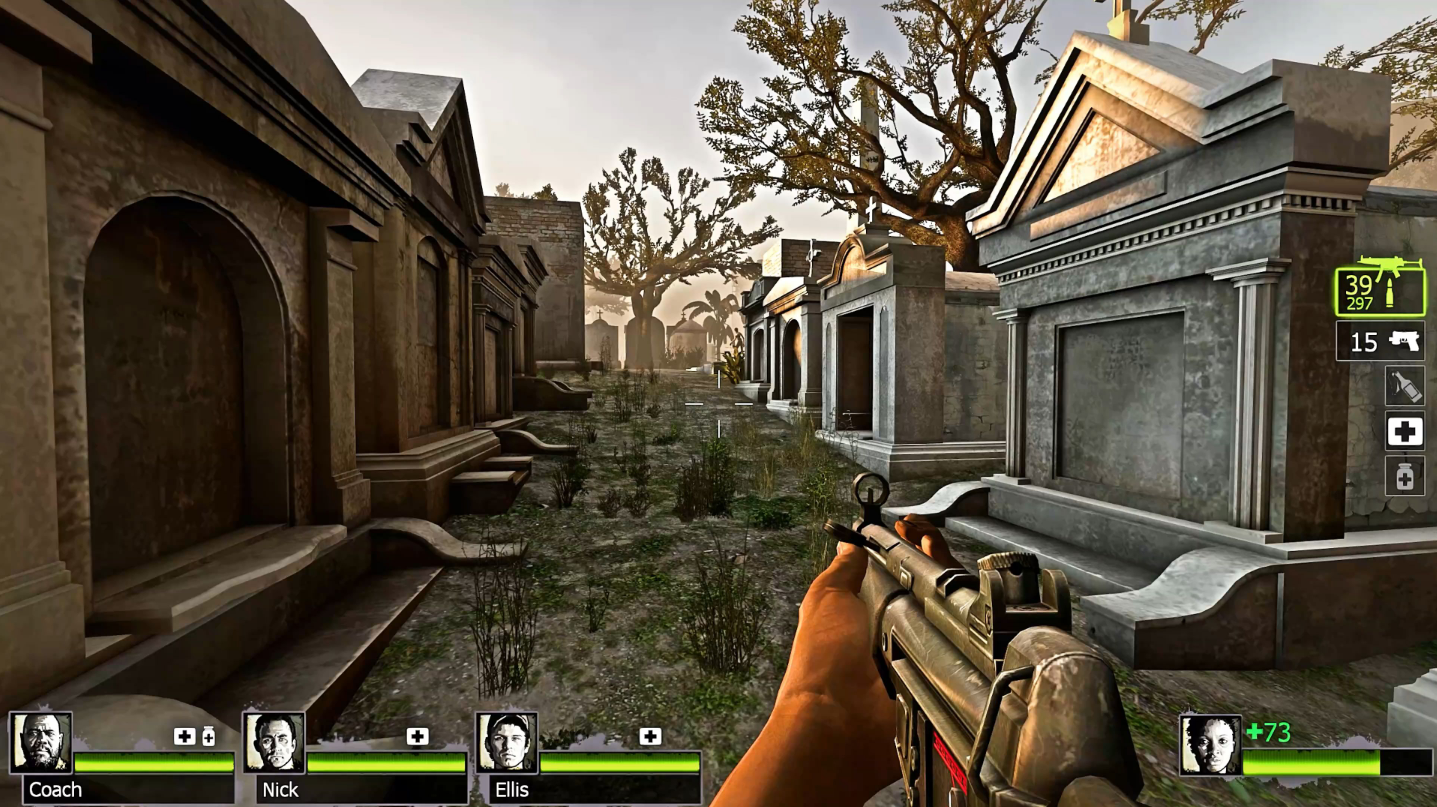The height and width of the screenshot is (807, 1437).
Task: Click Ellis's portrait
Action: coord(507,743)
